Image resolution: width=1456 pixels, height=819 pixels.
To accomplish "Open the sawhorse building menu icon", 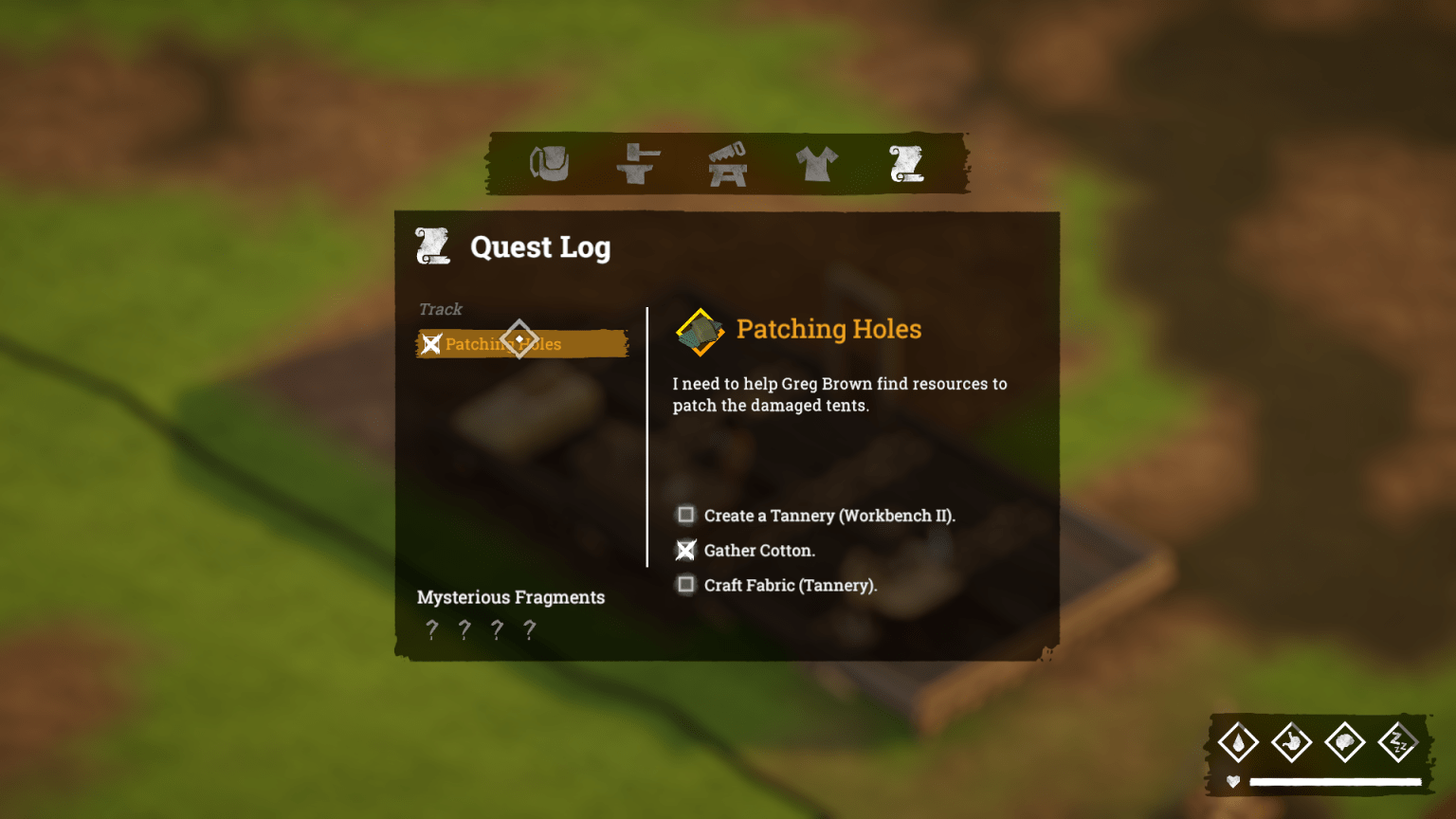I will (727, 163).
